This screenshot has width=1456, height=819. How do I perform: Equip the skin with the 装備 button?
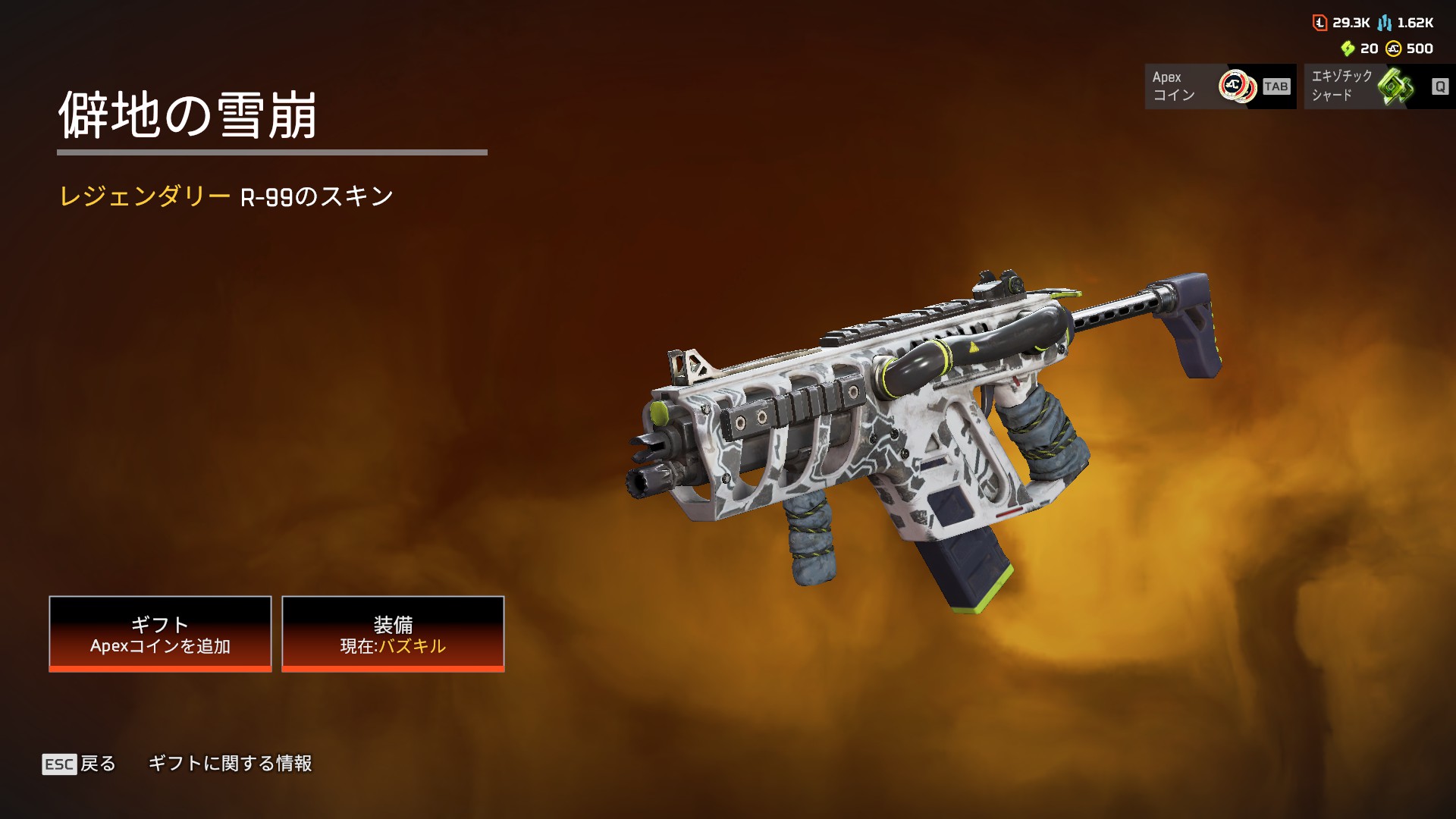pyautogui.click(x=393, y=634)
